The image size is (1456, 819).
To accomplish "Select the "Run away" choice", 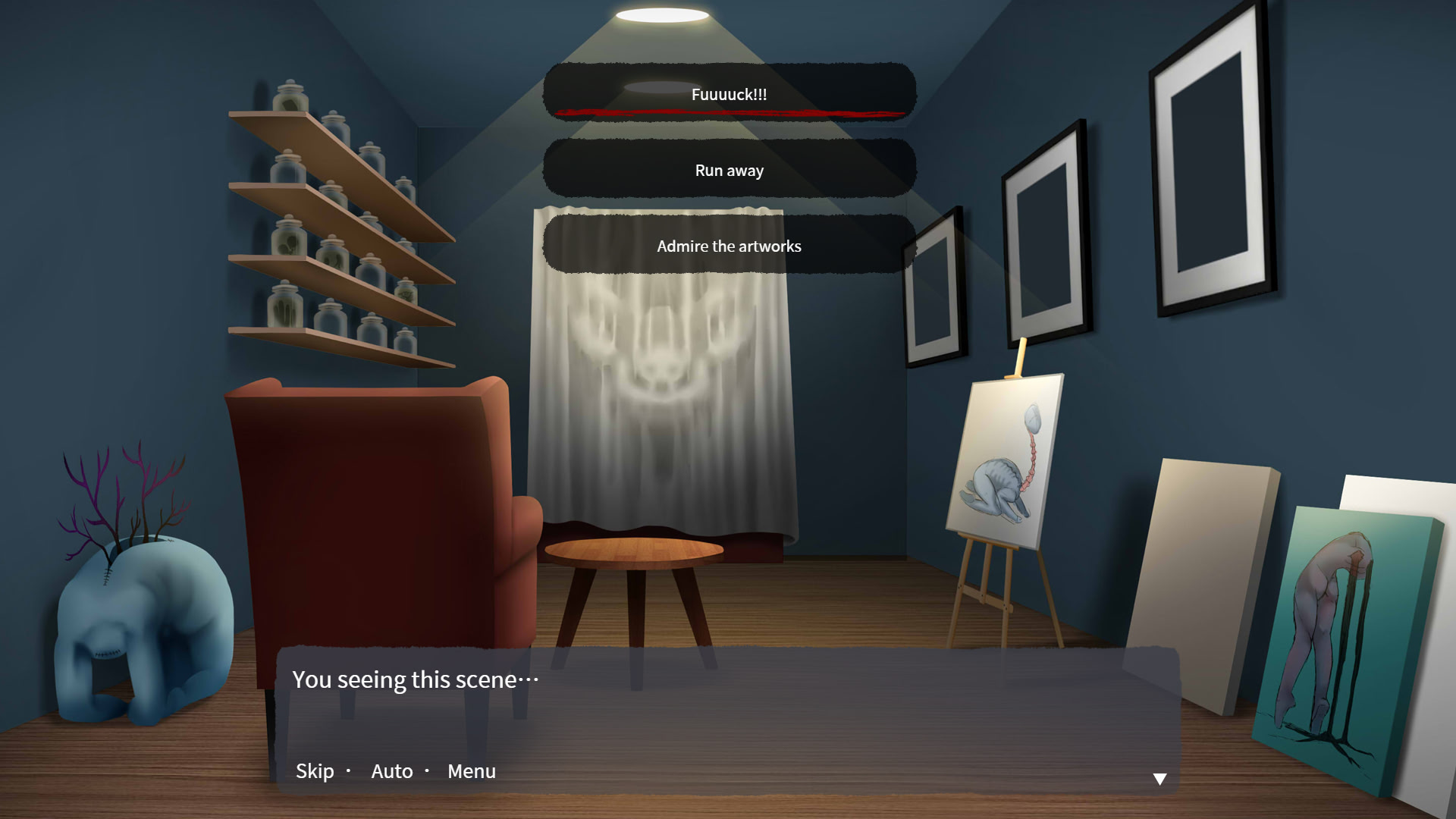I will pos(728,170).
